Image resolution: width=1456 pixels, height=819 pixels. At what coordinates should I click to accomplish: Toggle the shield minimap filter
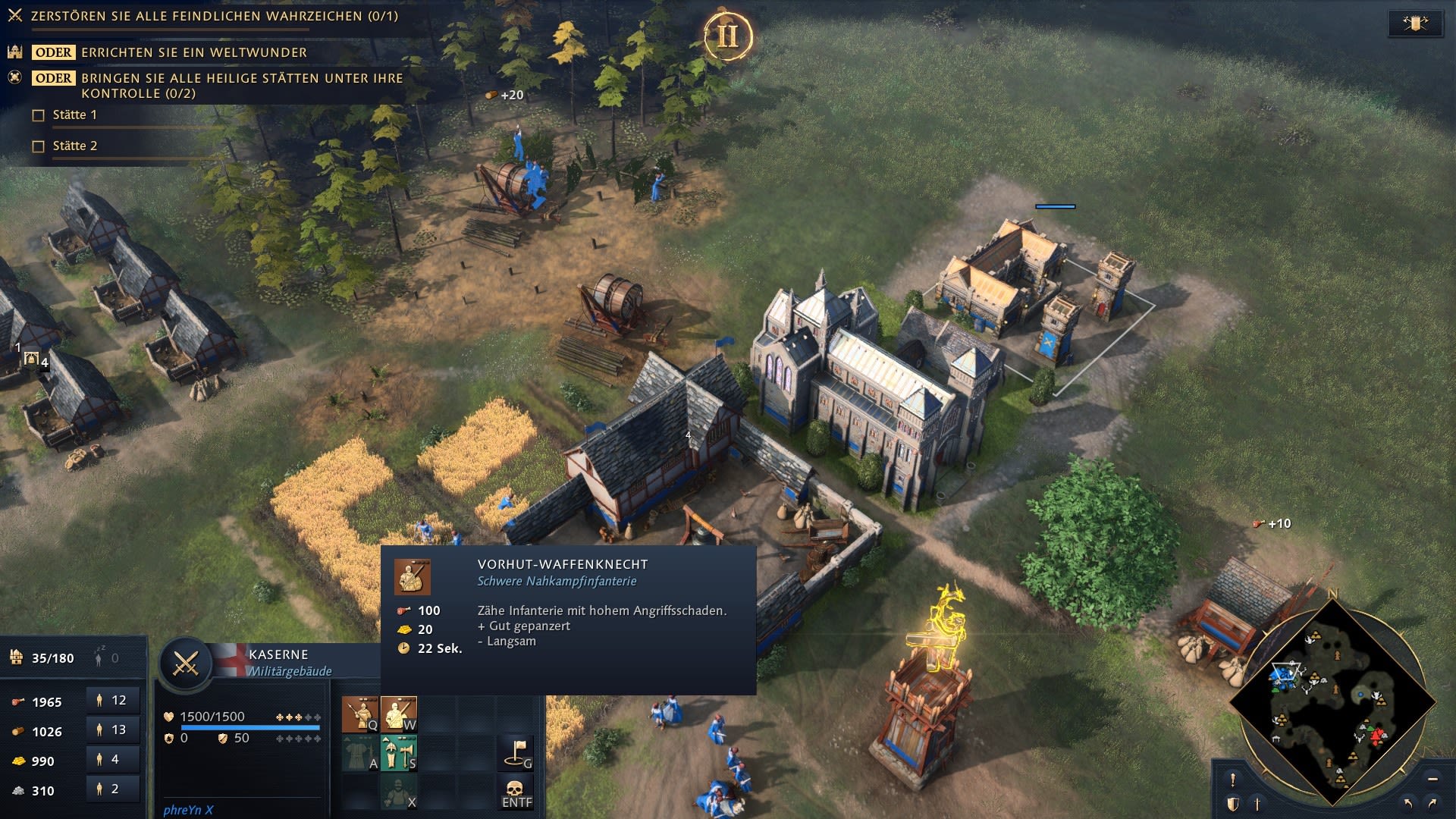click(x=1233, y=804)
